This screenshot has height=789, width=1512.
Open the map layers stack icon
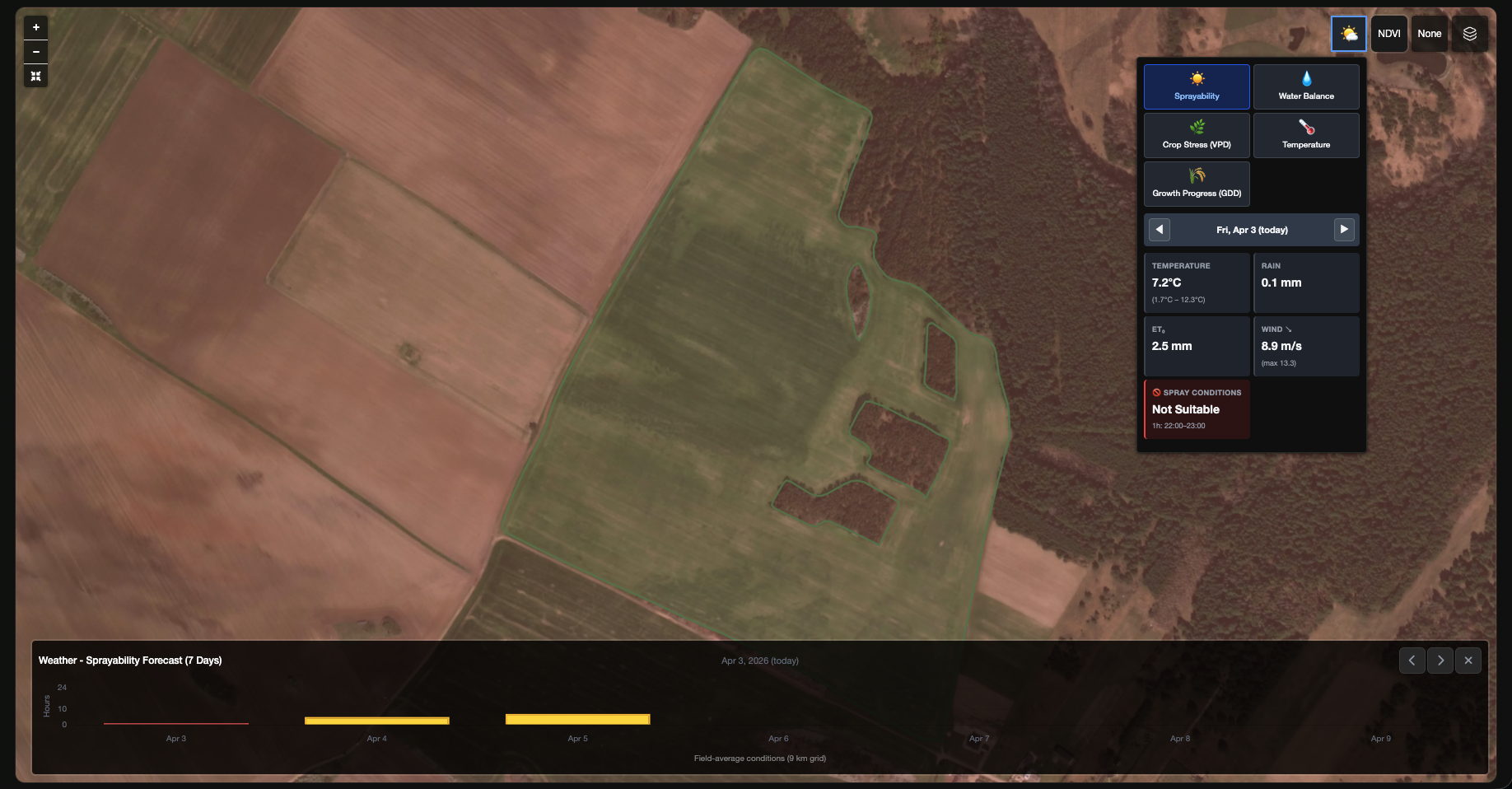1469,33
